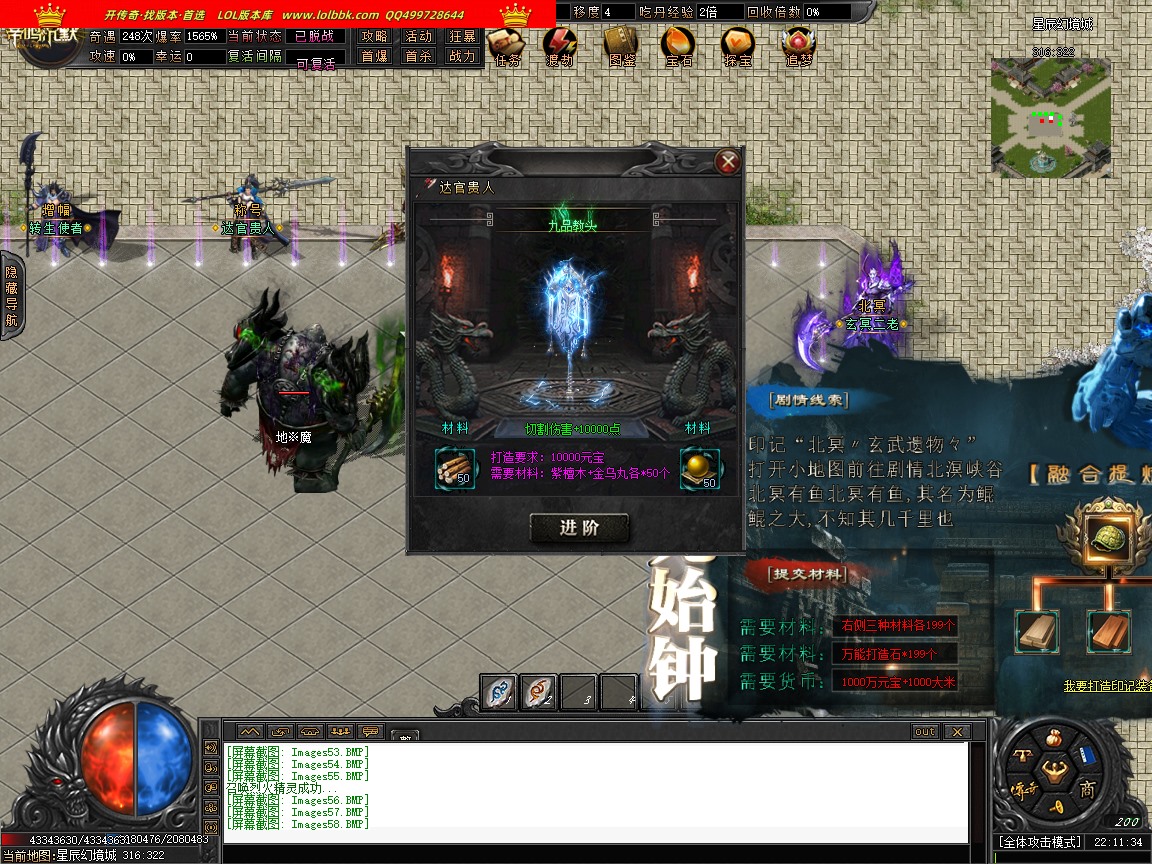The height and width of the screenshot is (864, 1152).
Task: Toggle the 全体攻击模式 attack mode label
Action: [1040, 843]
